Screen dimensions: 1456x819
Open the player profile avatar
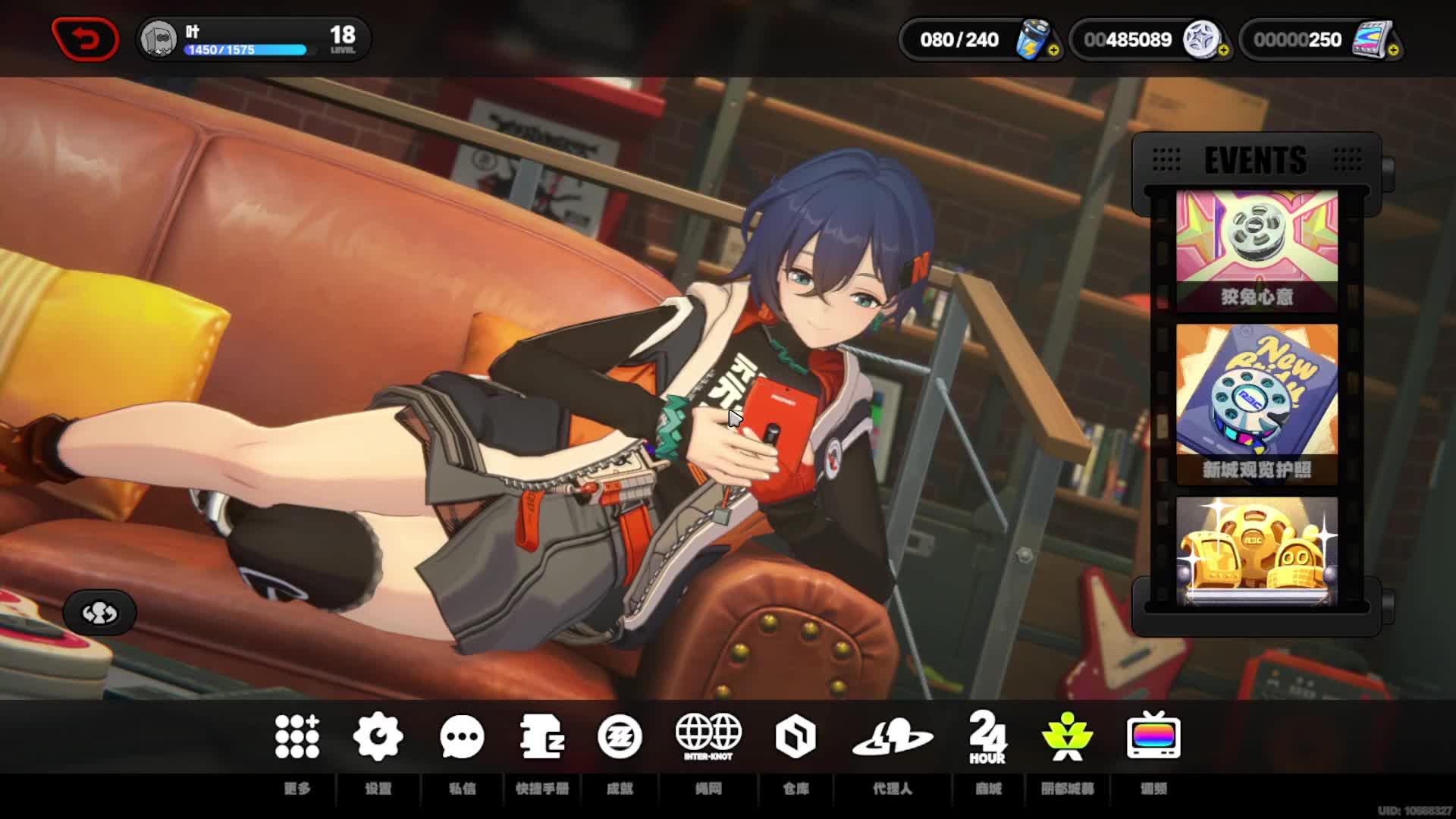(x=158, y=39)
